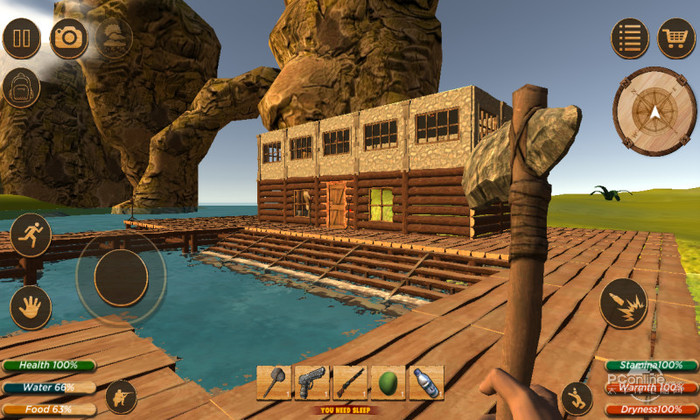700x420 pixels.
Task: Tap the virtual joystick center
Action: coord(120,277)
